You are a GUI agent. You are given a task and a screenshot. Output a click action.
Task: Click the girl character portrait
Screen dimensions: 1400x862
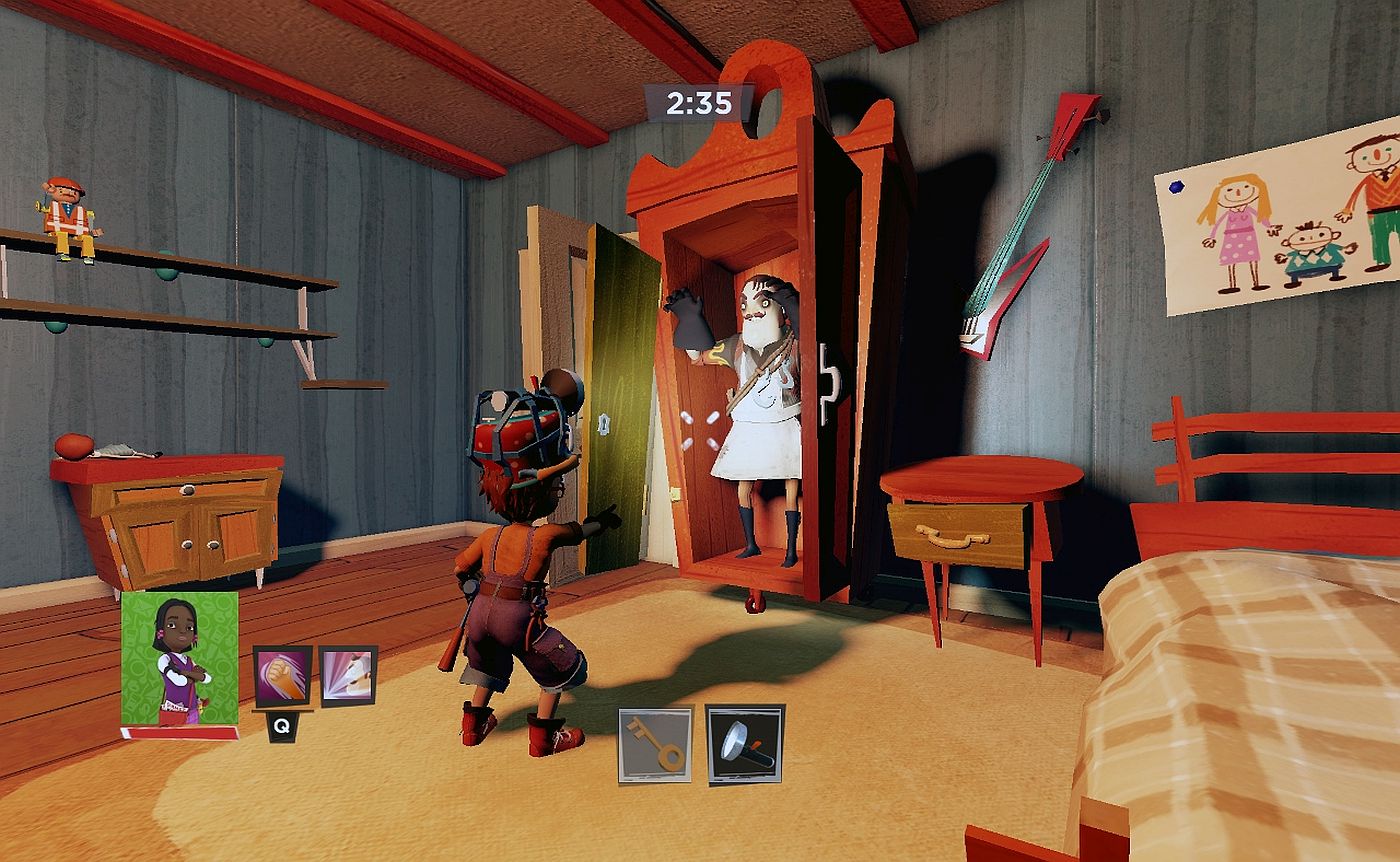(180, 658)
